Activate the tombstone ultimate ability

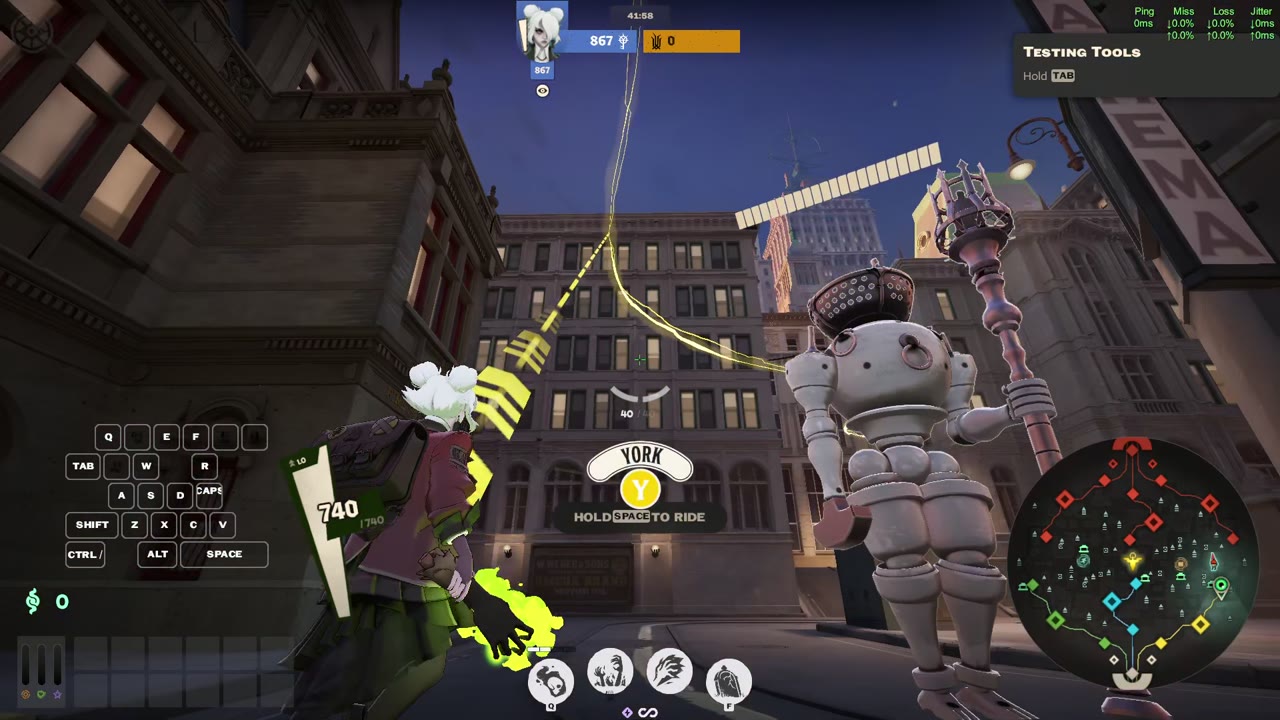point(728,681)
